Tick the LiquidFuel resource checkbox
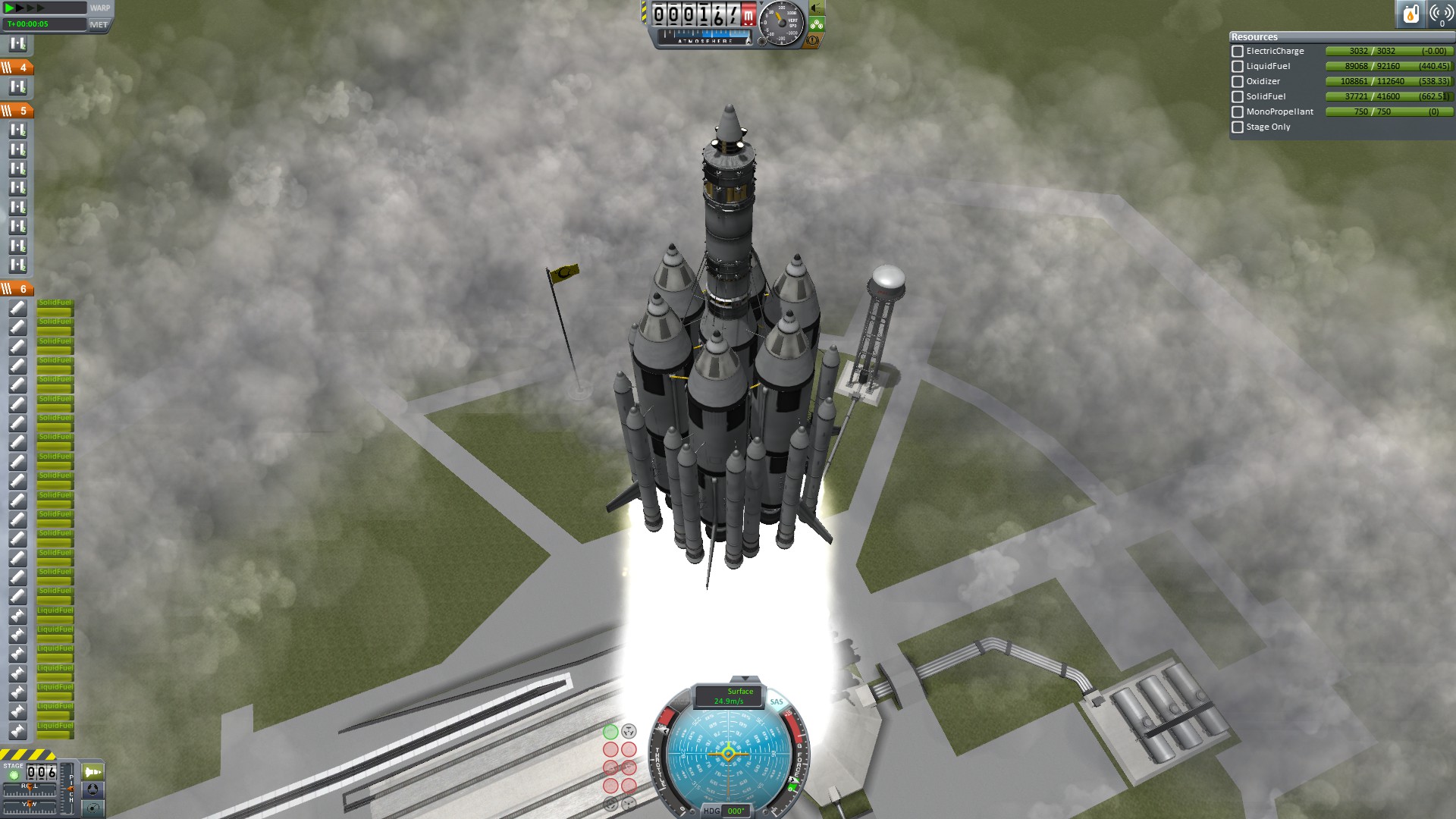1456x819 pixels. [1238, 67]
